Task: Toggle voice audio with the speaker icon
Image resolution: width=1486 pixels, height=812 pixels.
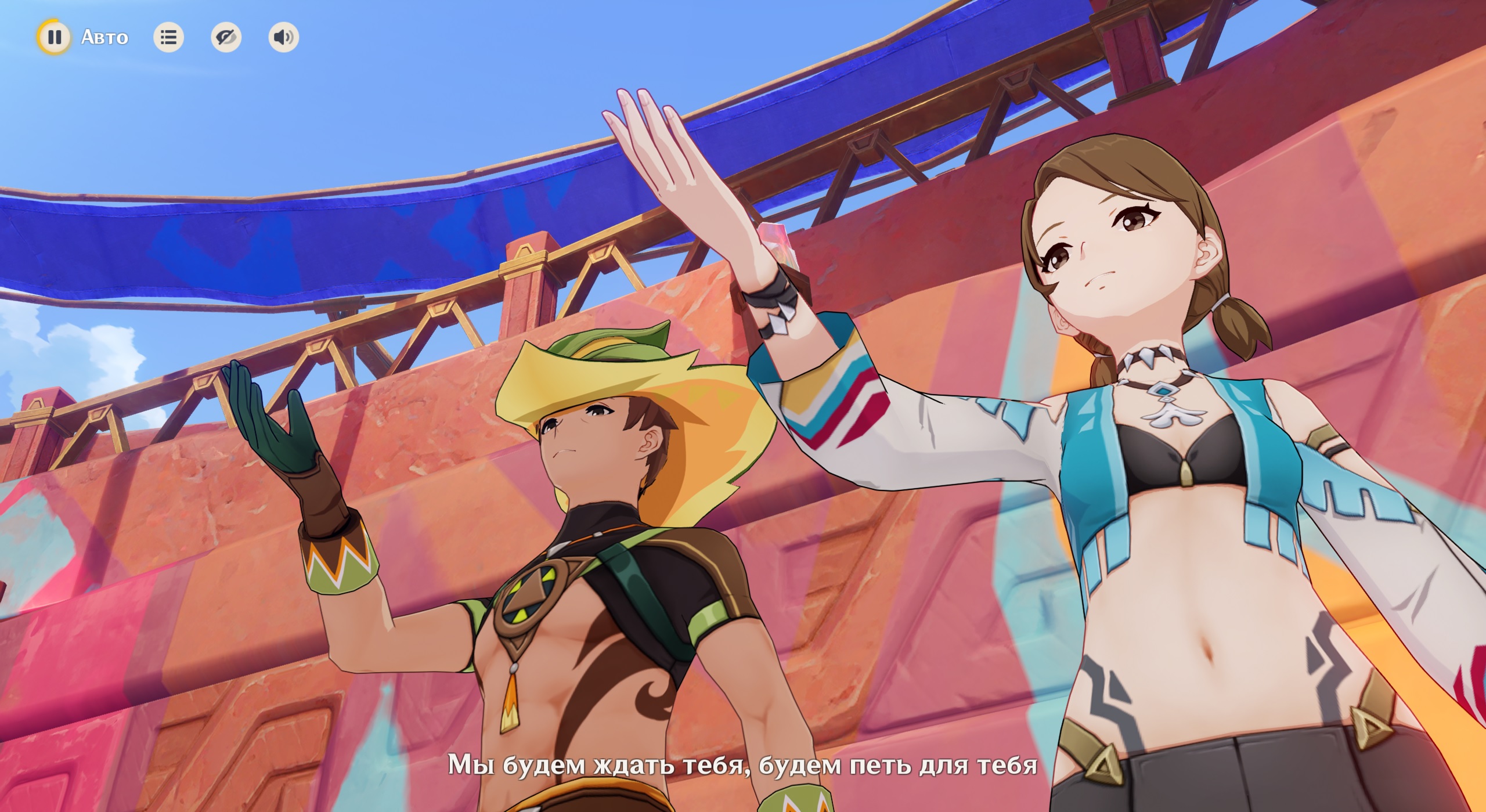Action: tap(283, 38)
